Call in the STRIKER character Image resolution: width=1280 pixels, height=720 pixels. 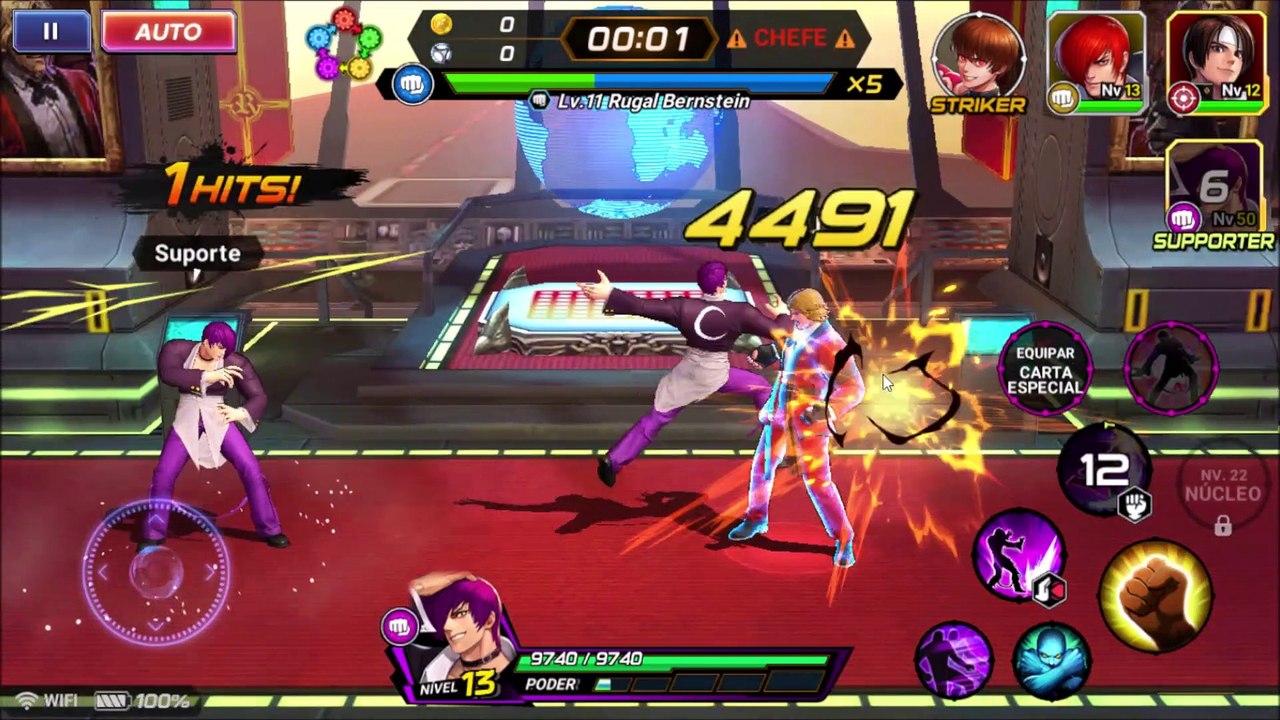click(x=978, y=58)
